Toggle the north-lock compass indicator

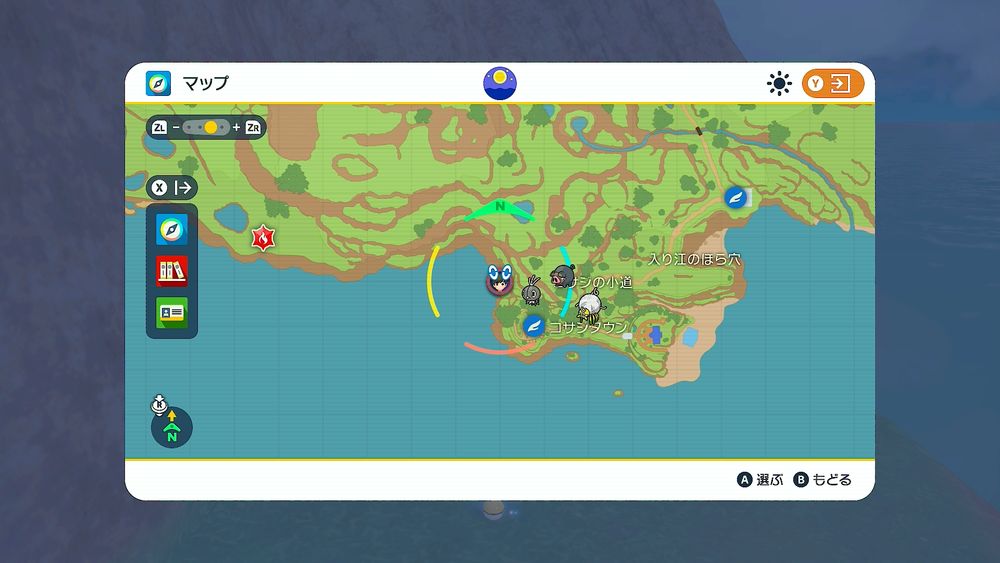[171, 427]
